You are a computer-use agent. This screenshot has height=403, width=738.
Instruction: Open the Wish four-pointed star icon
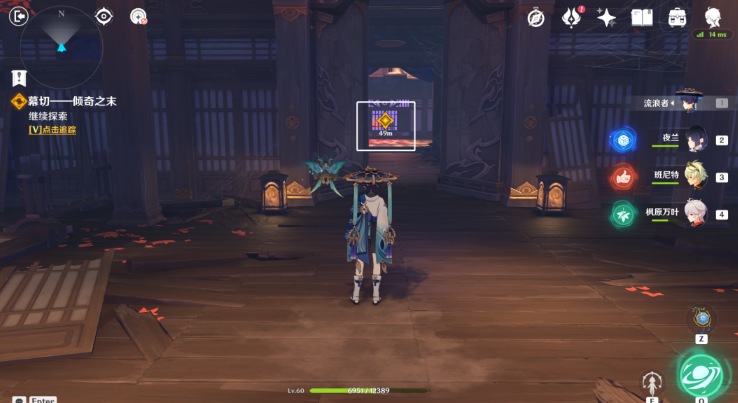[606, 17]
